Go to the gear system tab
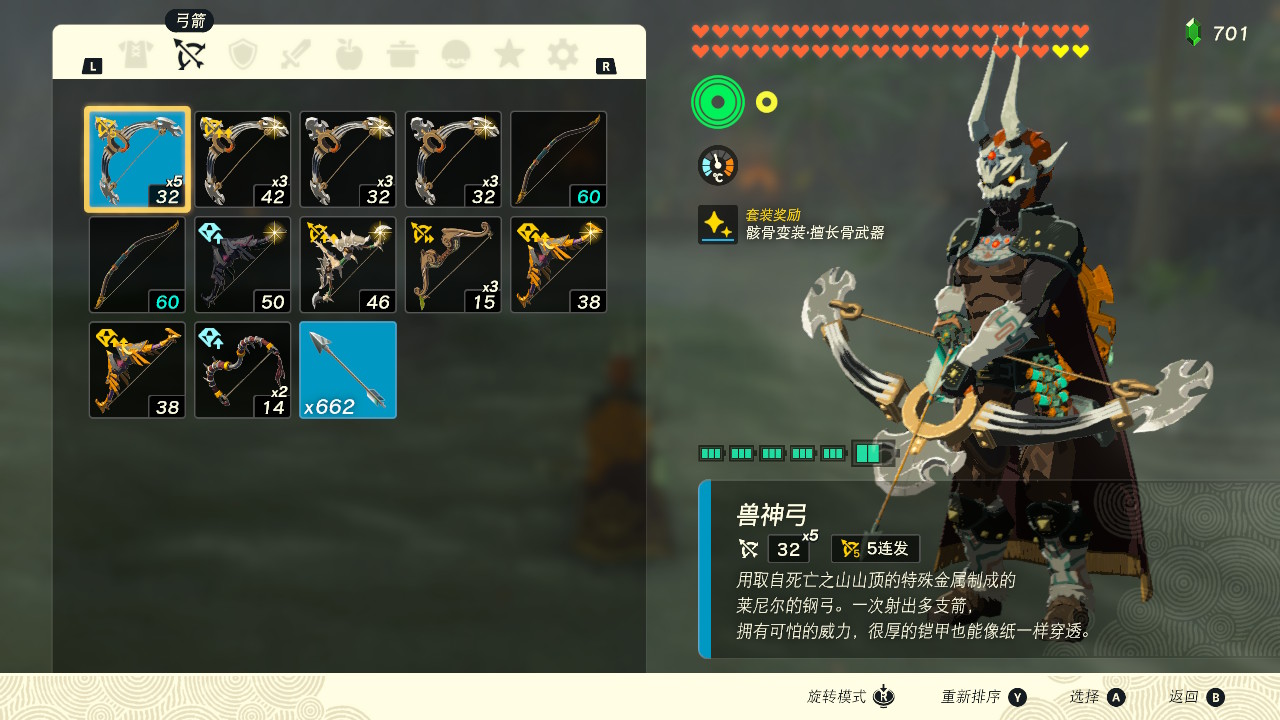The image size is (1280, 720). click(x=562, y=54)
